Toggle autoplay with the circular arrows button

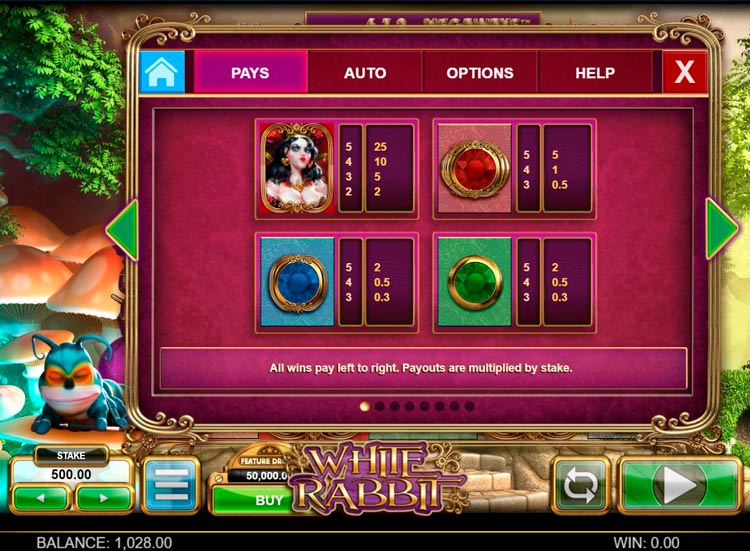pyautogui.click(x=580, y=486)
